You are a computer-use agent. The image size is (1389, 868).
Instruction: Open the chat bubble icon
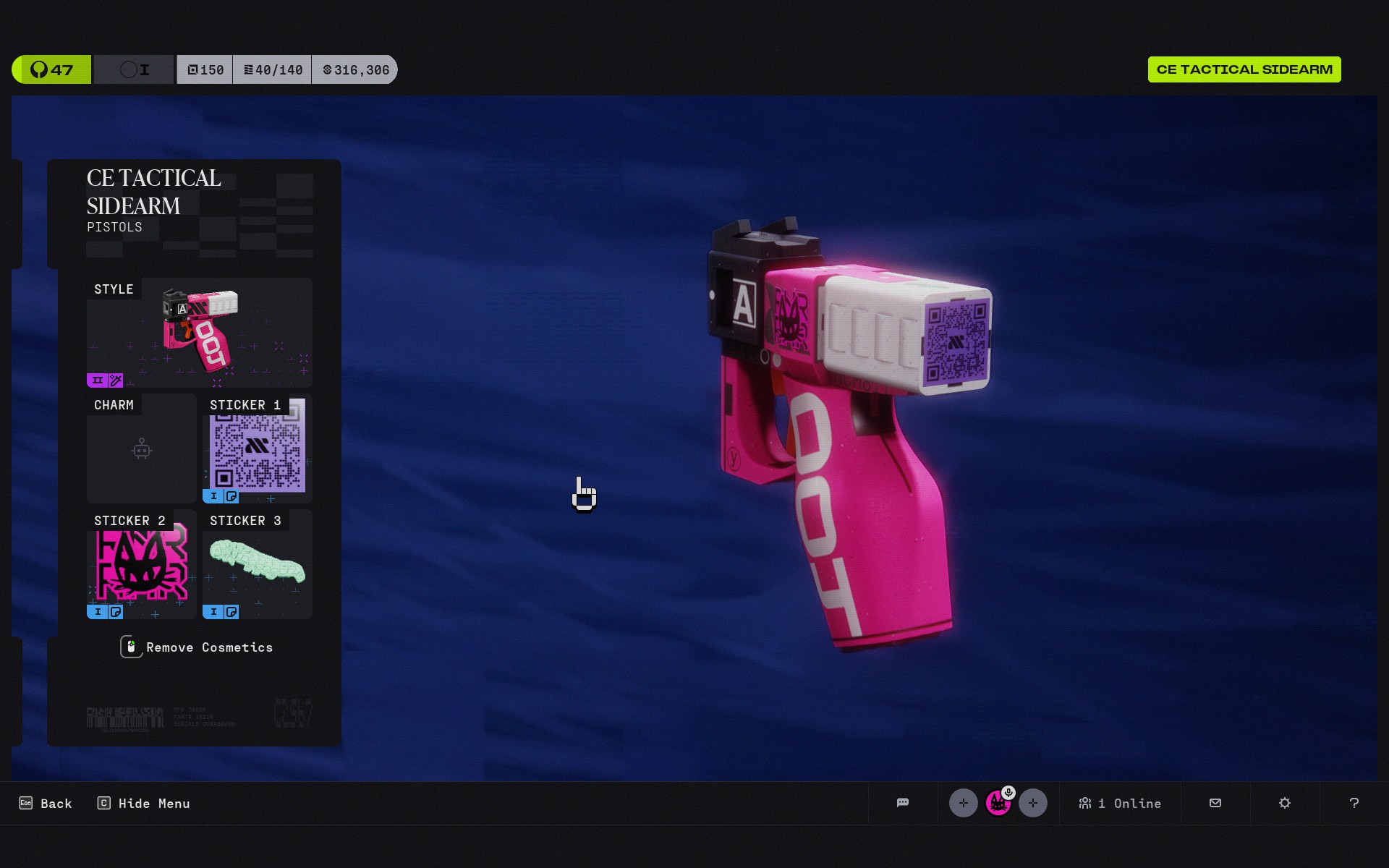(x=903, y=803)
